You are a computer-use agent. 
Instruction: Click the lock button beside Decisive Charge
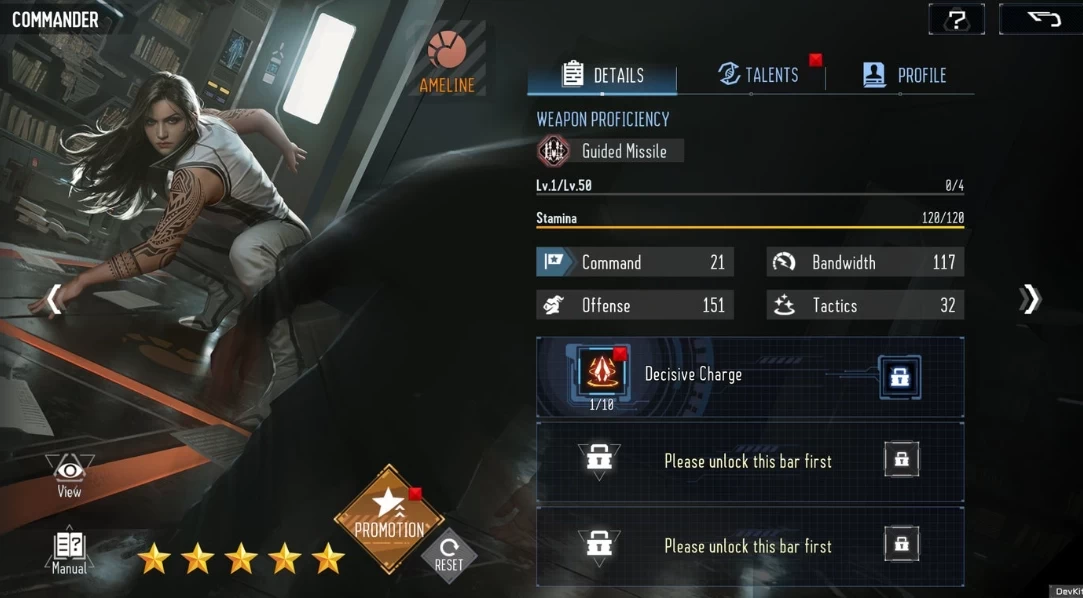pos(900,377)
